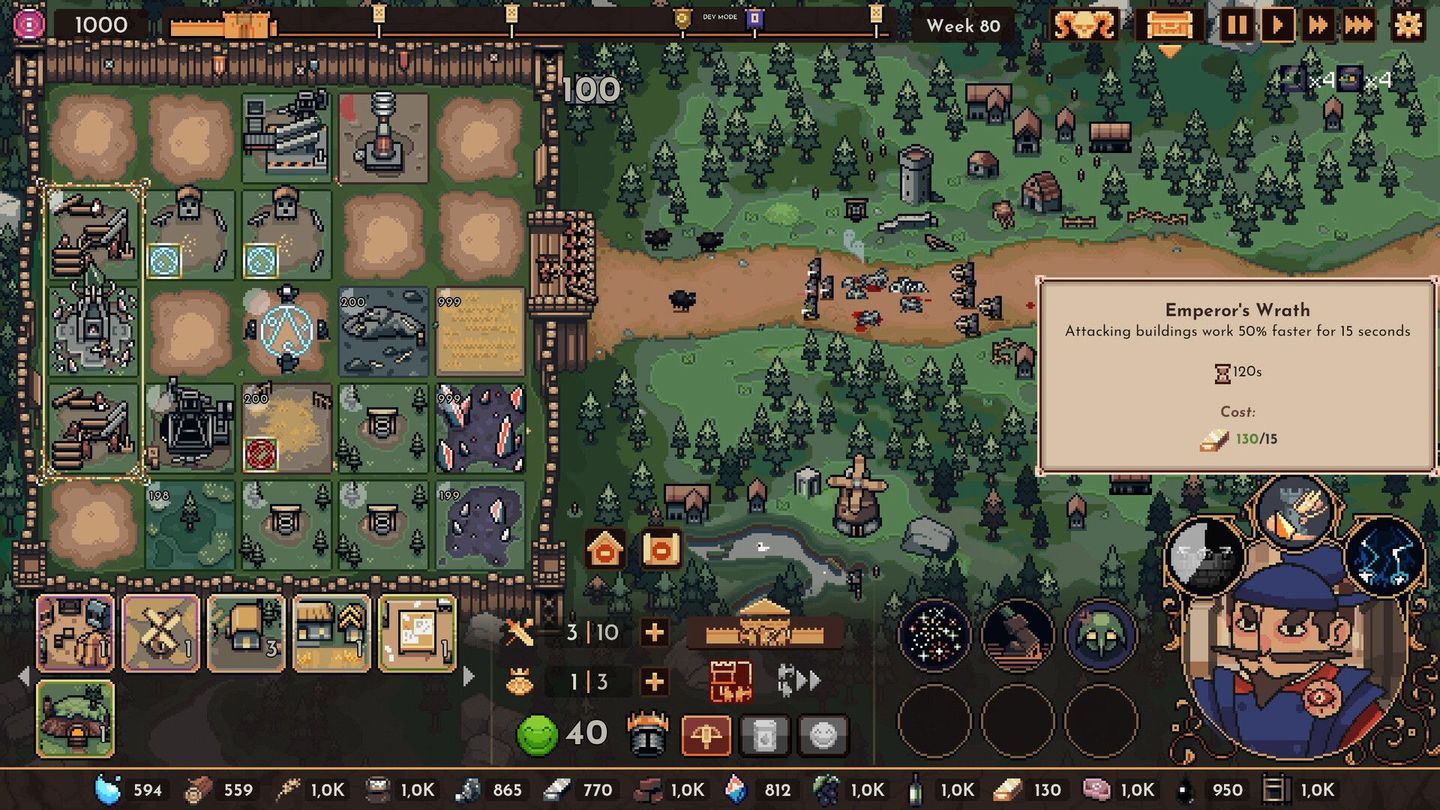Viewport: 1440px width, 810px height.
Task: Select the house demolish icon
Action: [602, 548]
